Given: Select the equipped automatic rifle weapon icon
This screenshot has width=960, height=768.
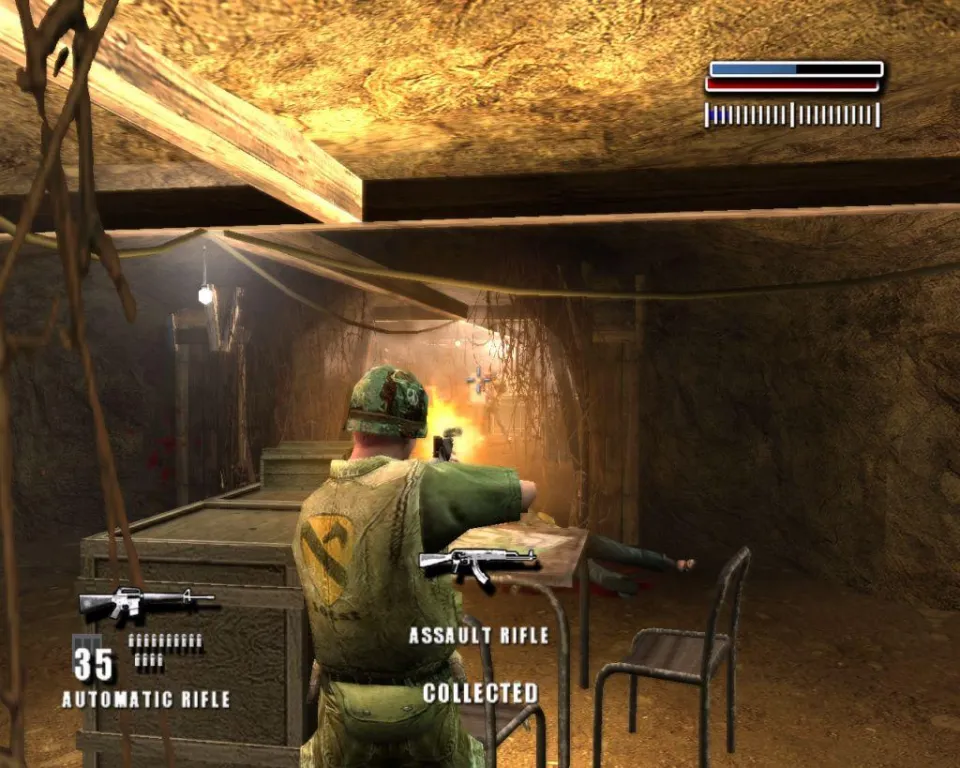Looking at the screenshot, I should click(x=145, y=601).
